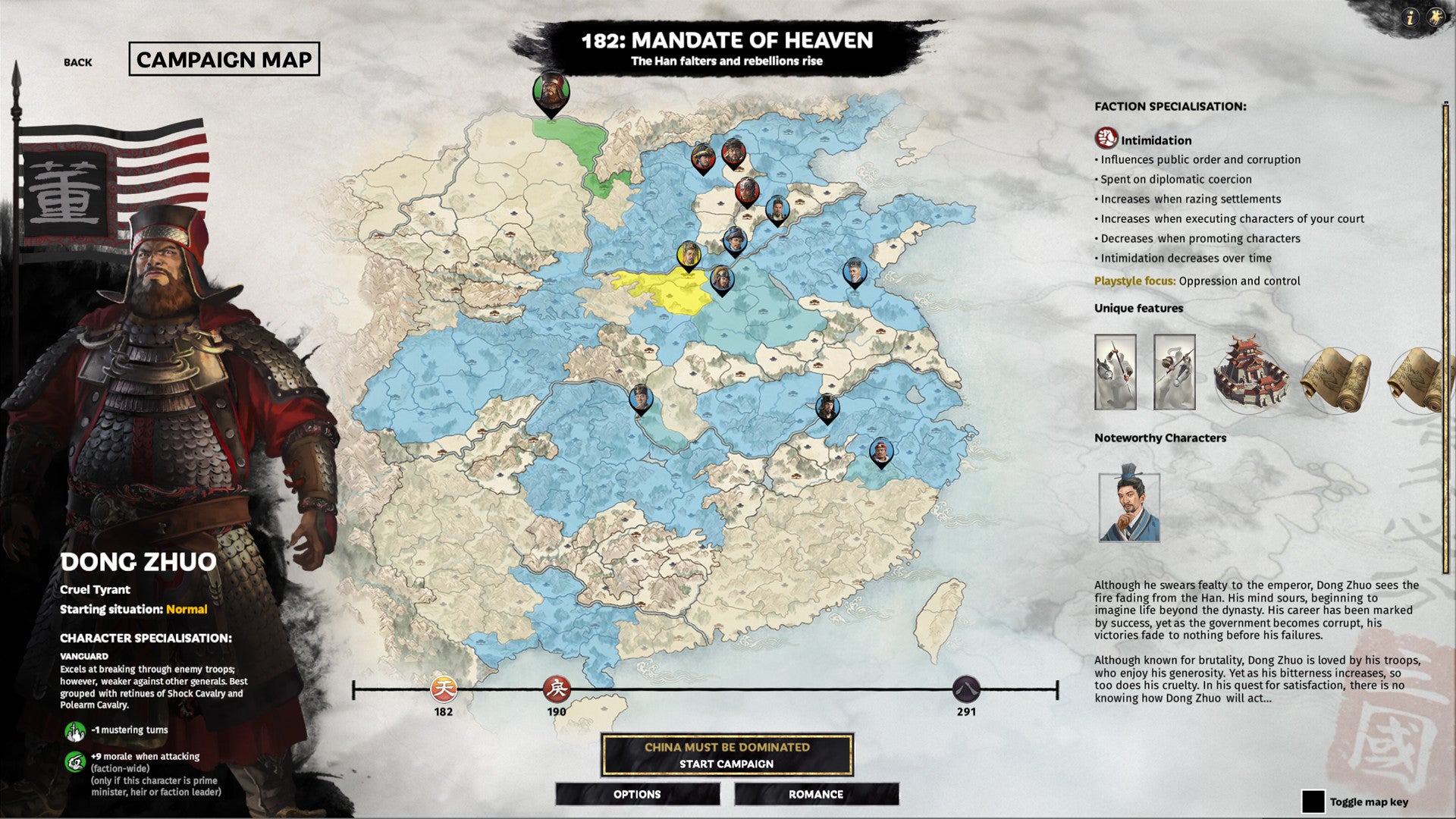Open the Options menu
The image size is (1456, 819).
(x=637, y=794)
